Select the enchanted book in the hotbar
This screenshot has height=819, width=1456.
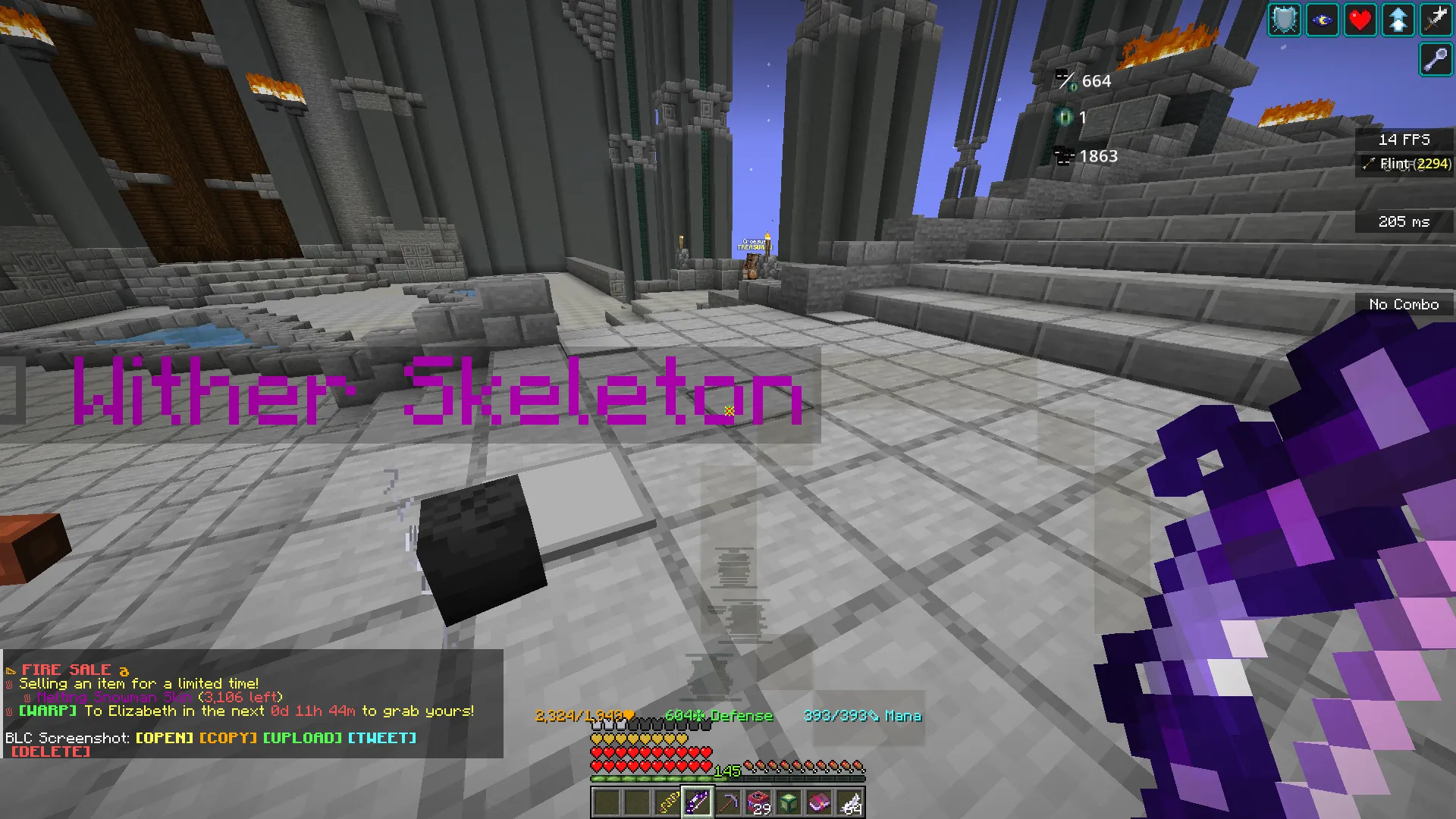817,802
